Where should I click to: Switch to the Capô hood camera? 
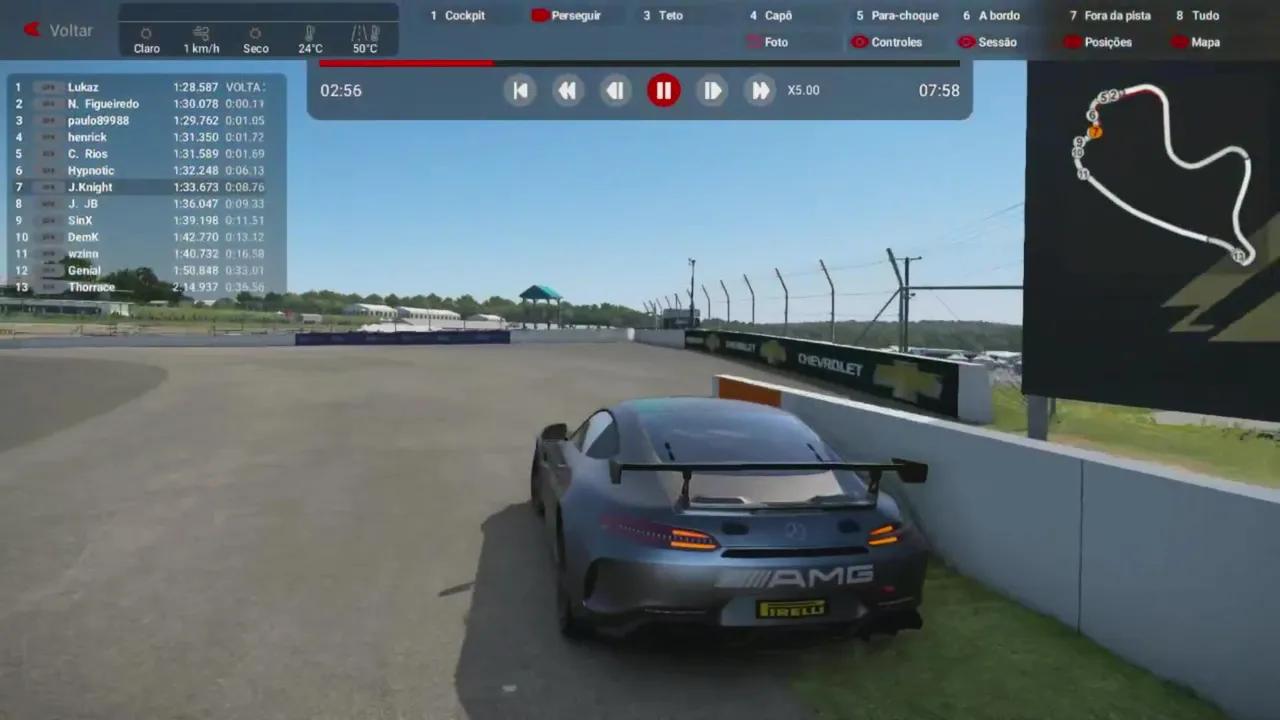click(x=771, y=15)
